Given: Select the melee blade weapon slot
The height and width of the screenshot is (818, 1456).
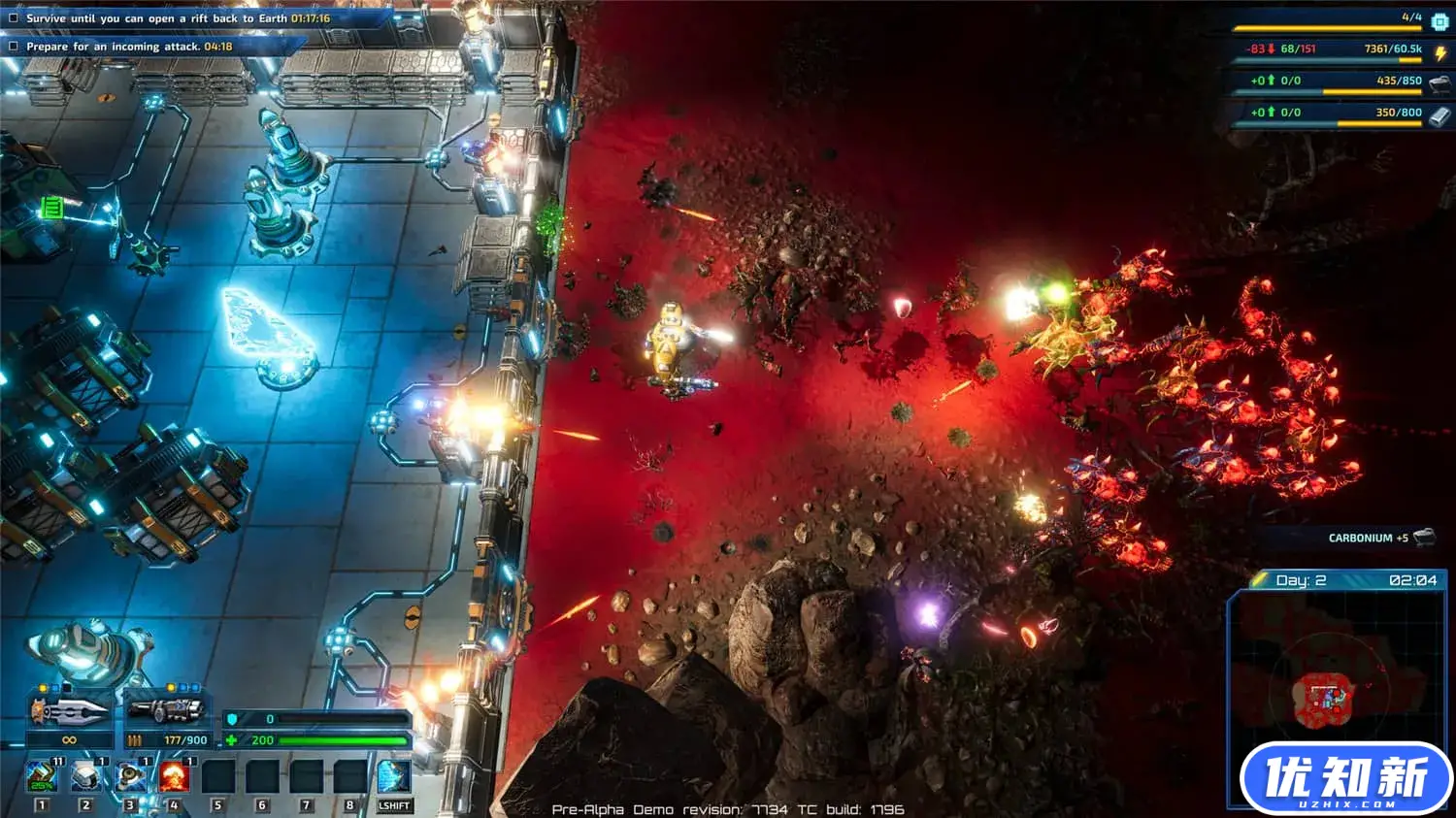Looking at the screenshot, I should pyautogui.click(x=69, y=712).
